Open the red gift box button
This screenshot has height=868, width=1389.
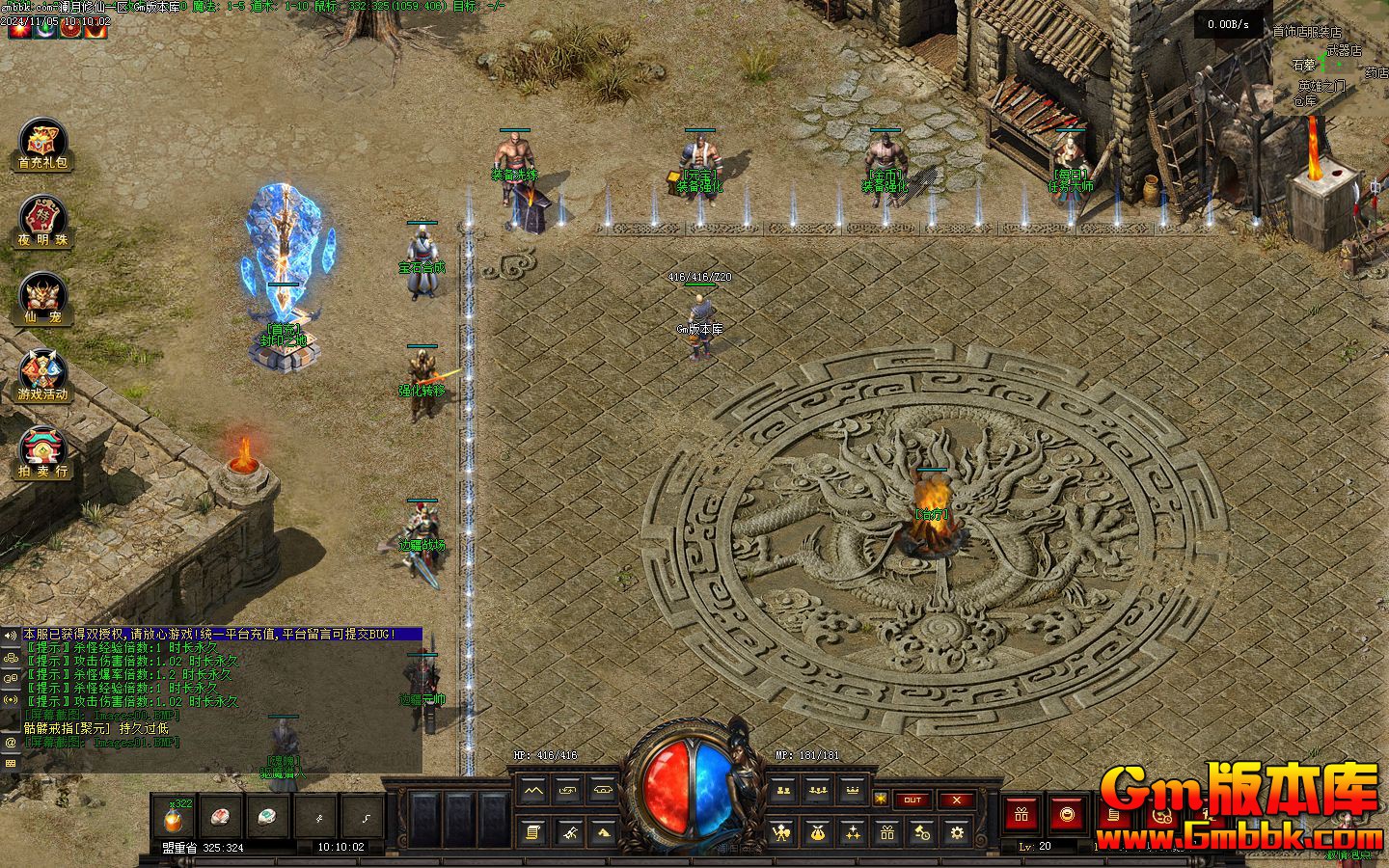coord(1021,815)
